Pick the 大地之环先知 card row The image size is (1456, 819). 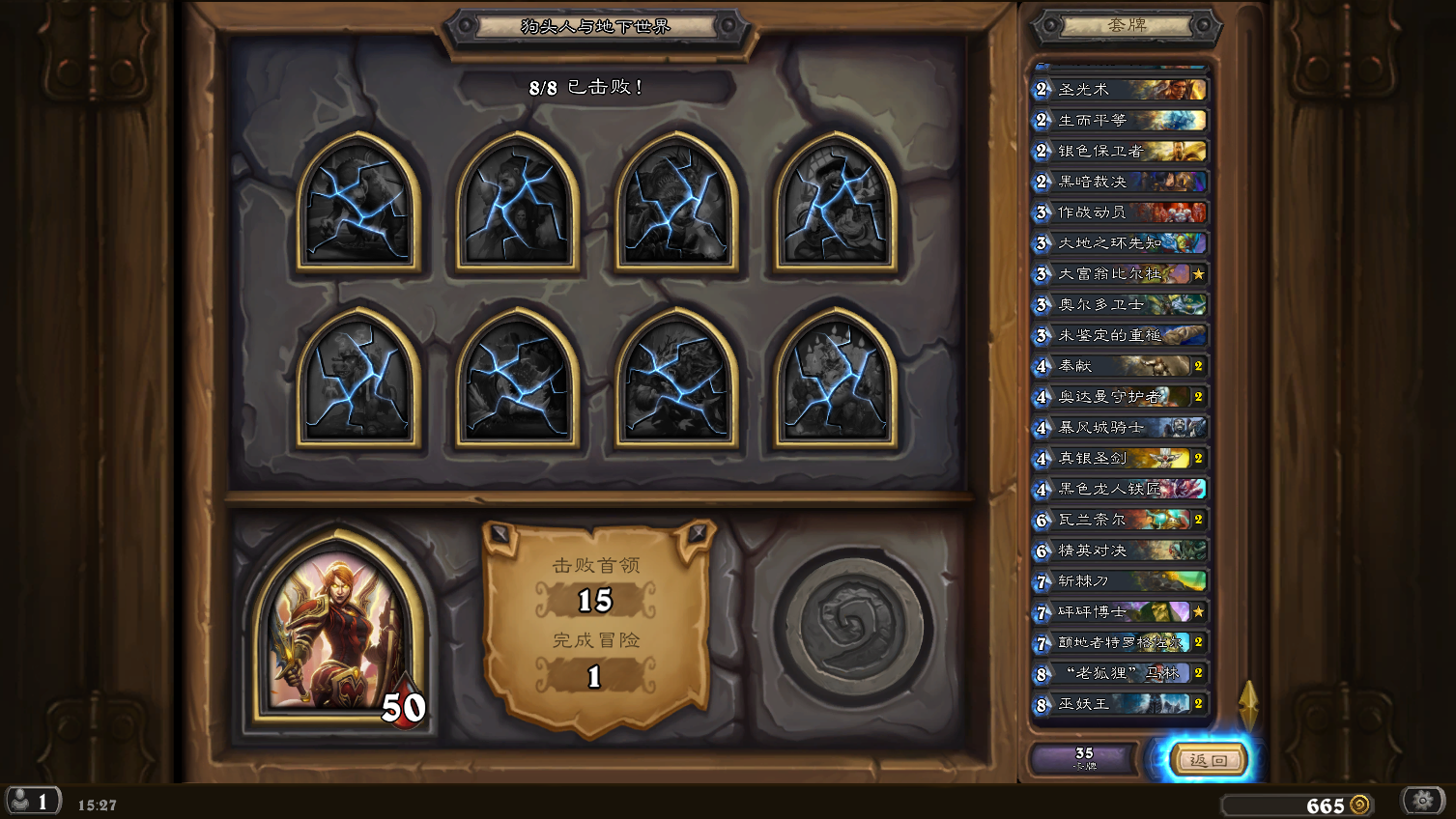[x=1121, y=243]
